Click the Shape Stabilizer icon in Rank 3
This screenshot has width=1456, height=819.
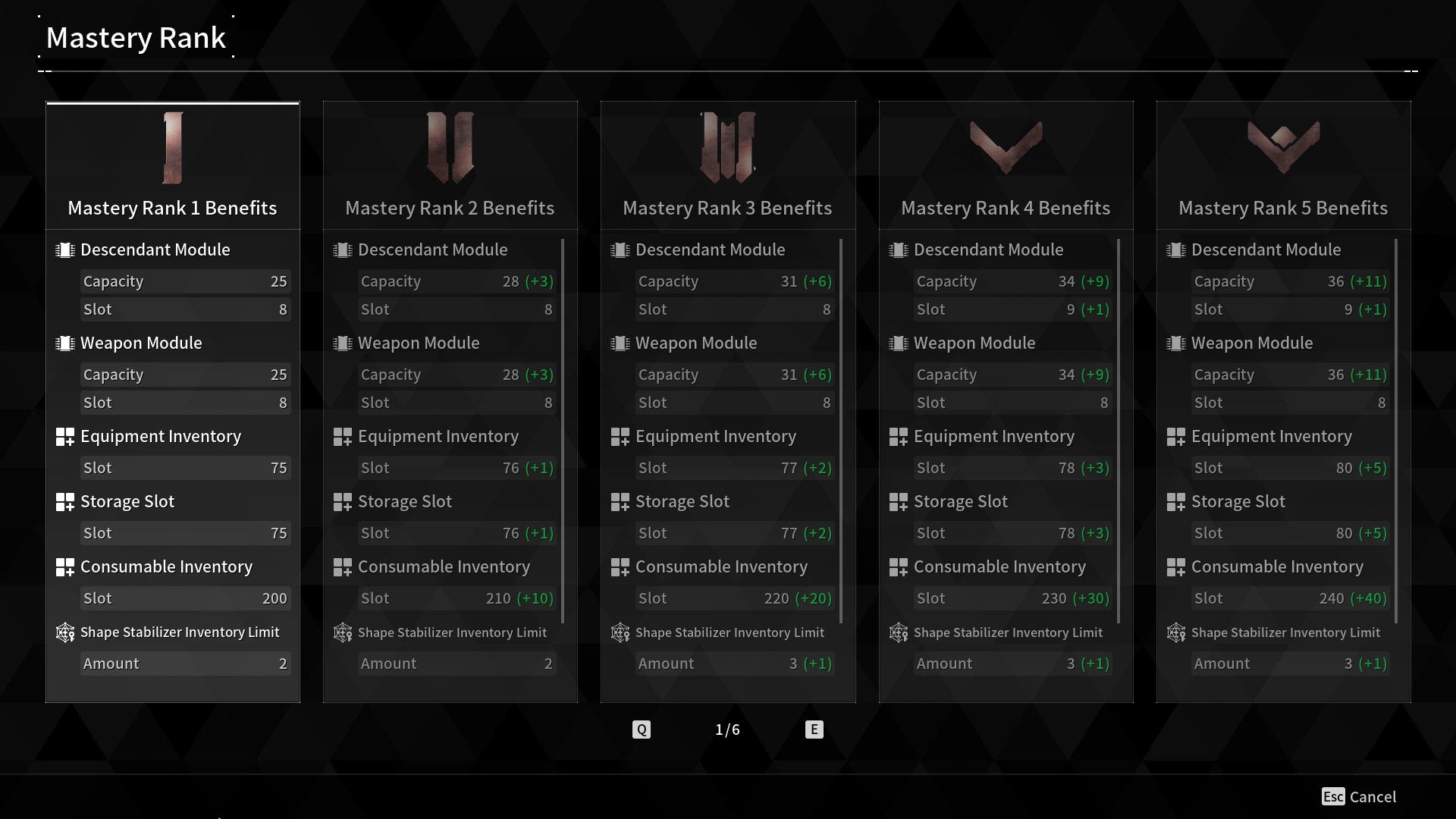tap(620, 632)
